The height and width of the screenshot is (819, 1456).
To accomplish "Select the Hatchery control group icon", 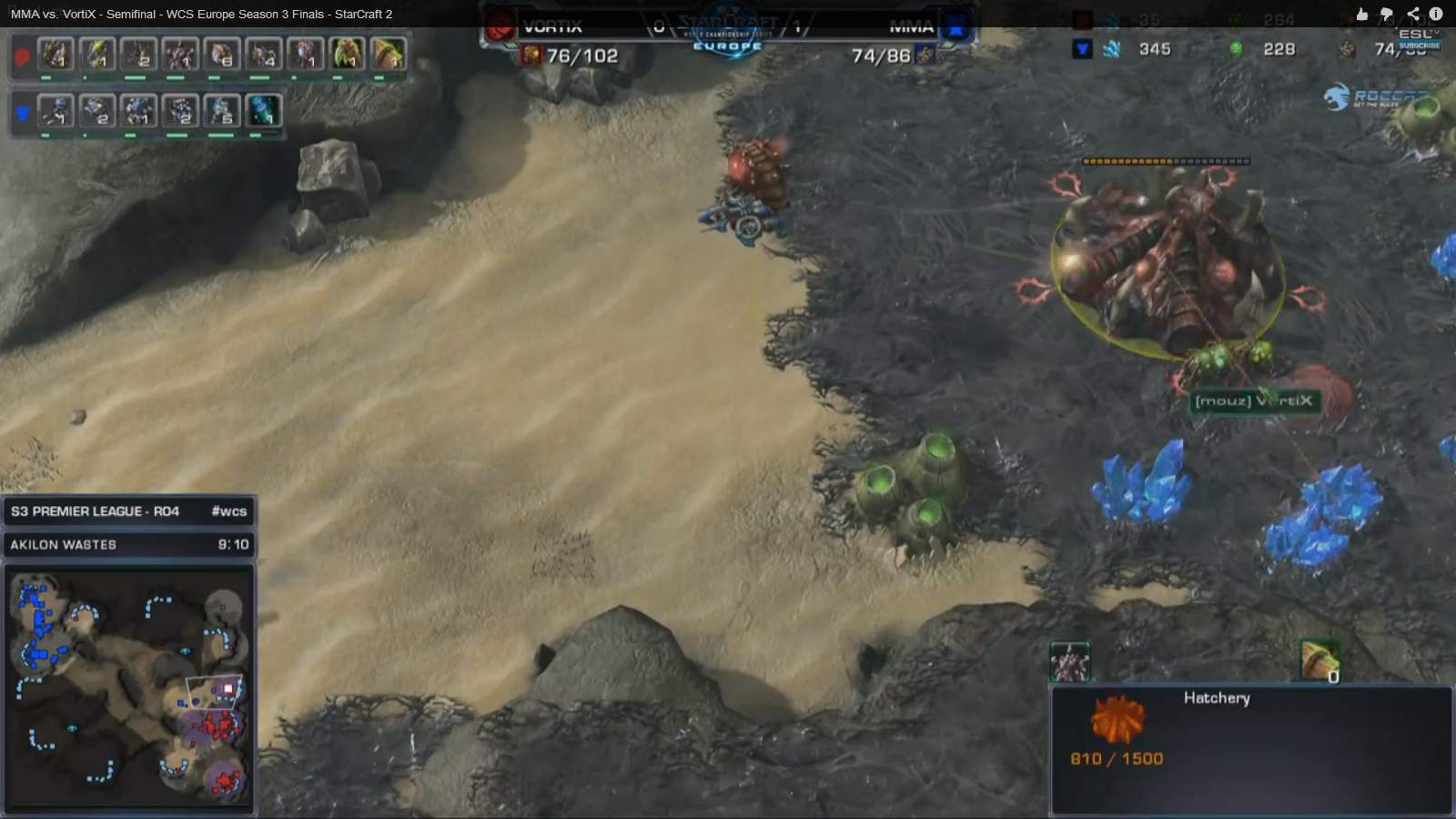I will [1069, 662].
